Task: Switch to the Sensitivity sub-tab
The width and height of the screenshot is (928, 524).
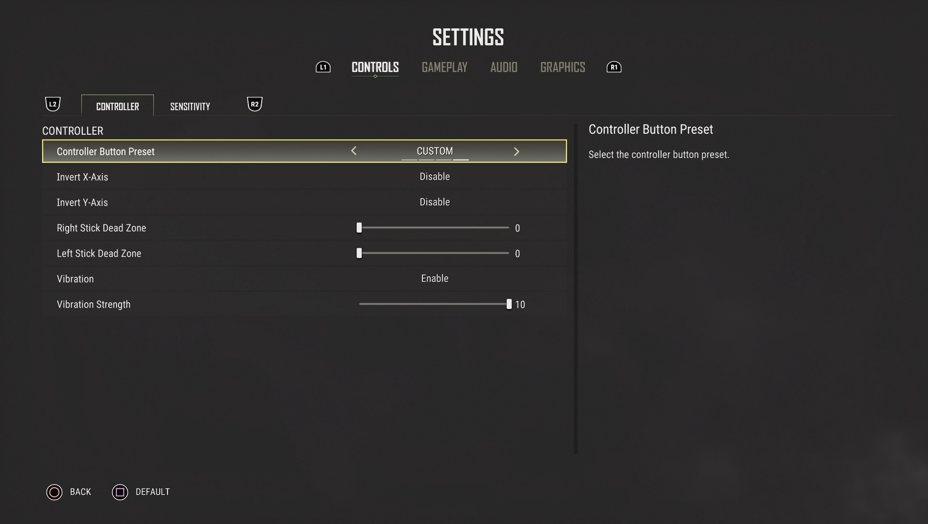Action: click(190, 106)
